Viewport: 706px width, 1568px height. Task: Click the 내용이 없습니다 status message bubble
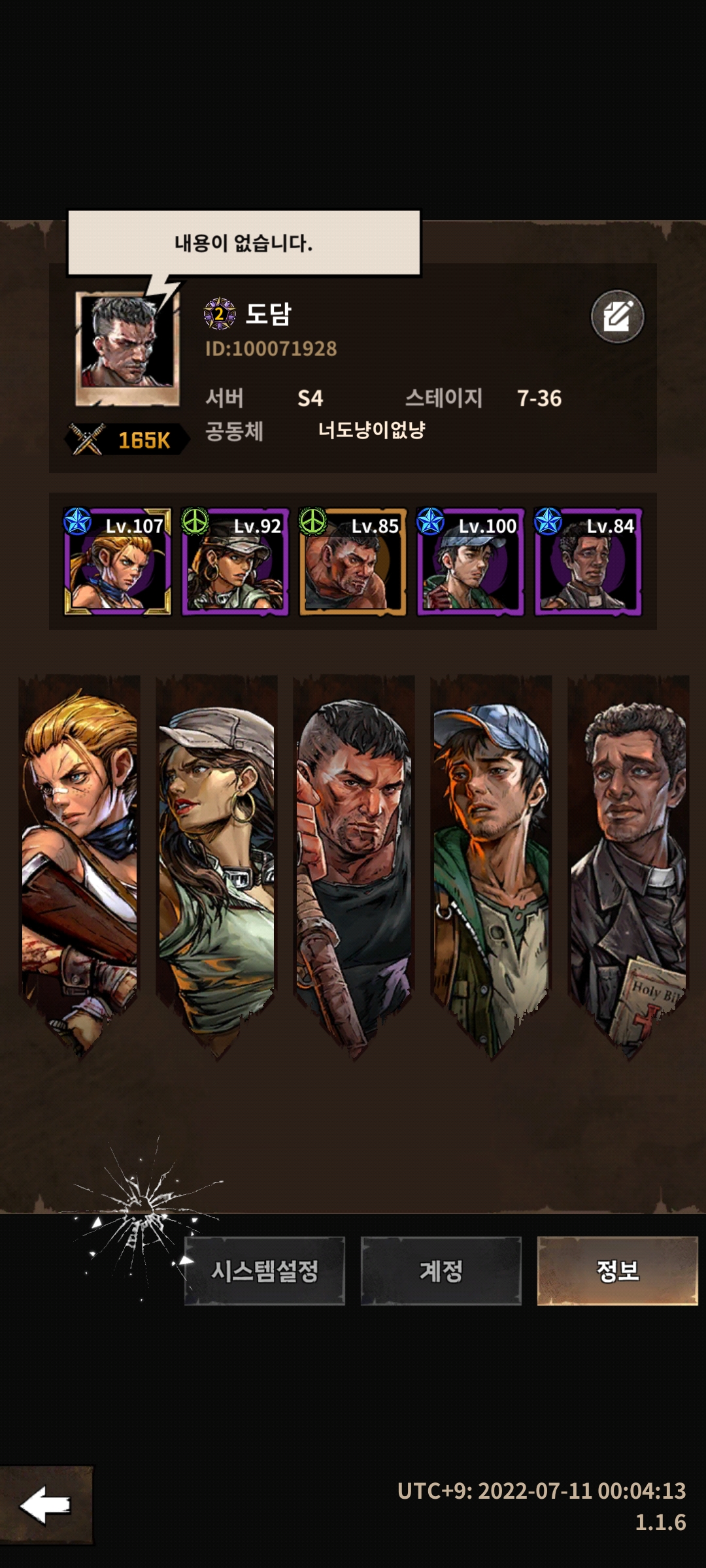(244, 243)
